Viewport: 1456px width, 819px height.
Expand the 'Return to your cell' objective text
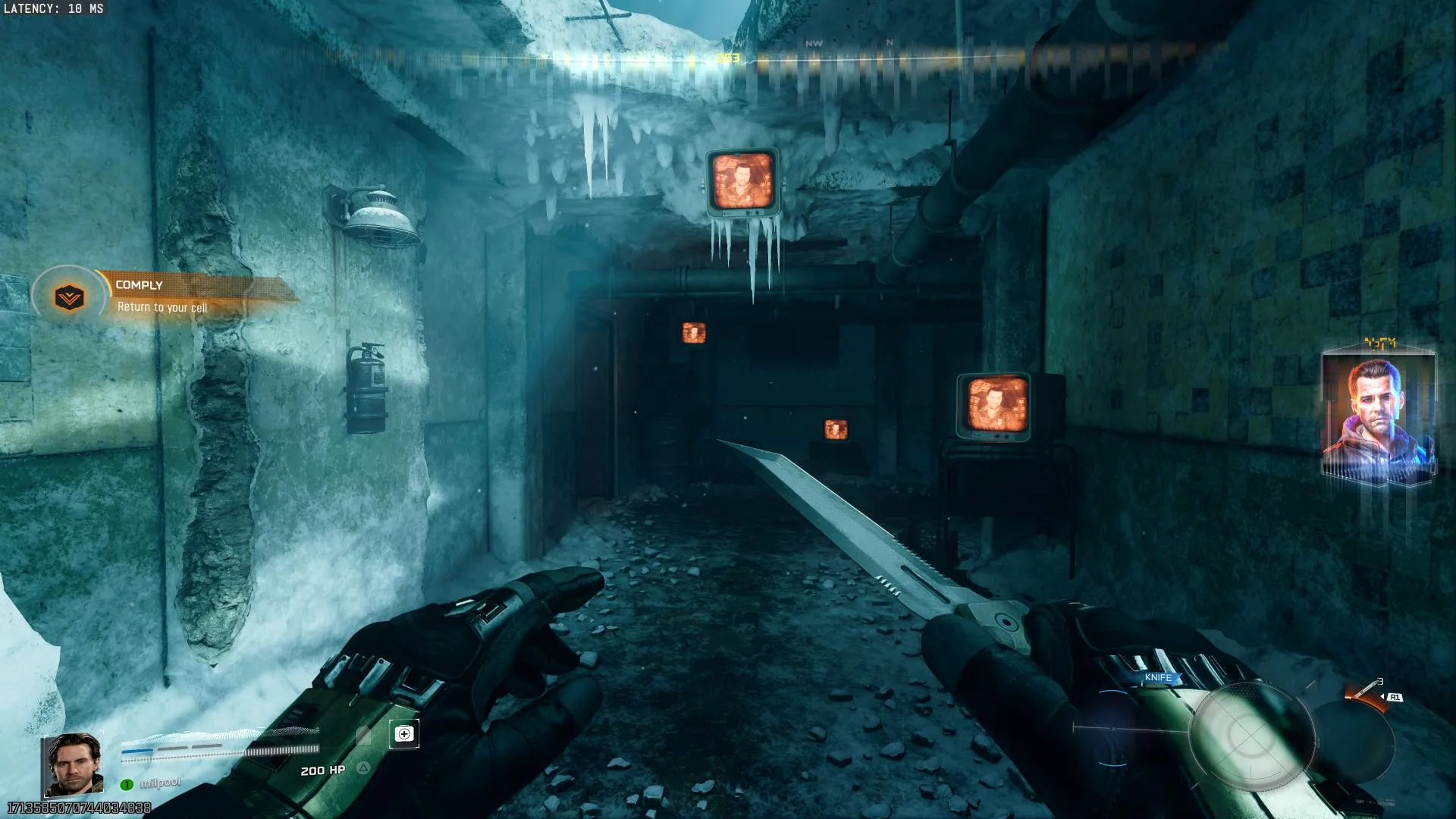click(162, 309)
